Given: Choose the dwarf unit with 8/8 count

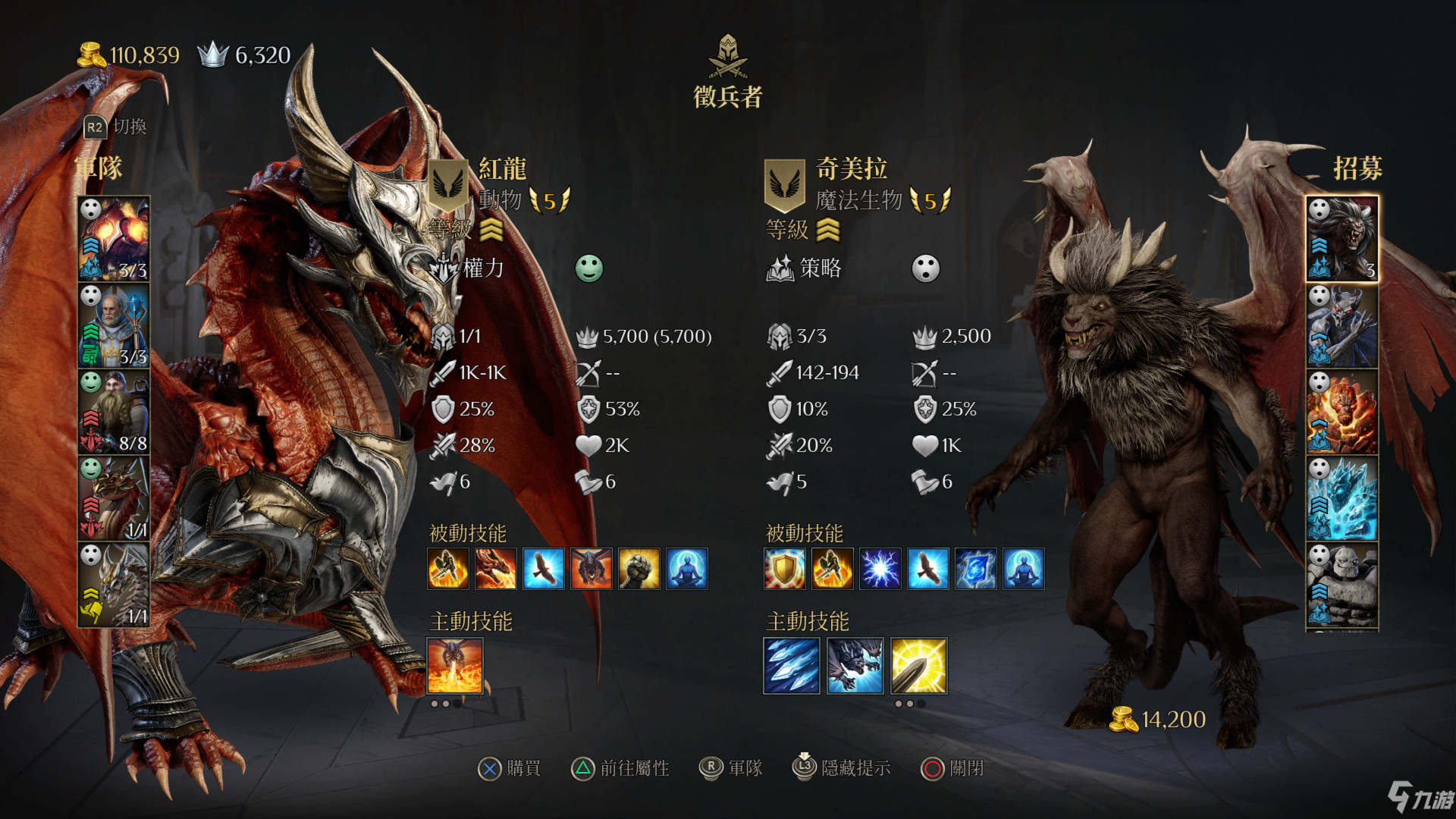Looking at the screenshot, I should click(114, 412).
